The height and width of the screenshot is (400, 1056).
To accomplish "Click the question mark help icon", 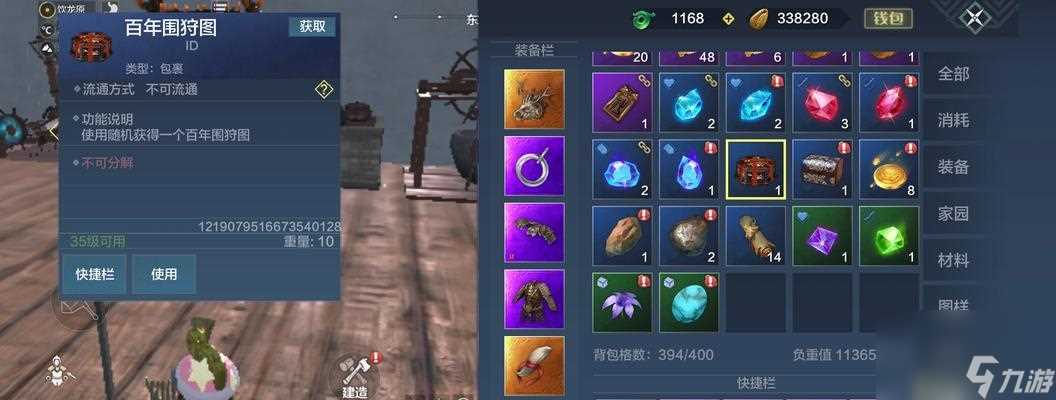I will (x=323, y=90).
